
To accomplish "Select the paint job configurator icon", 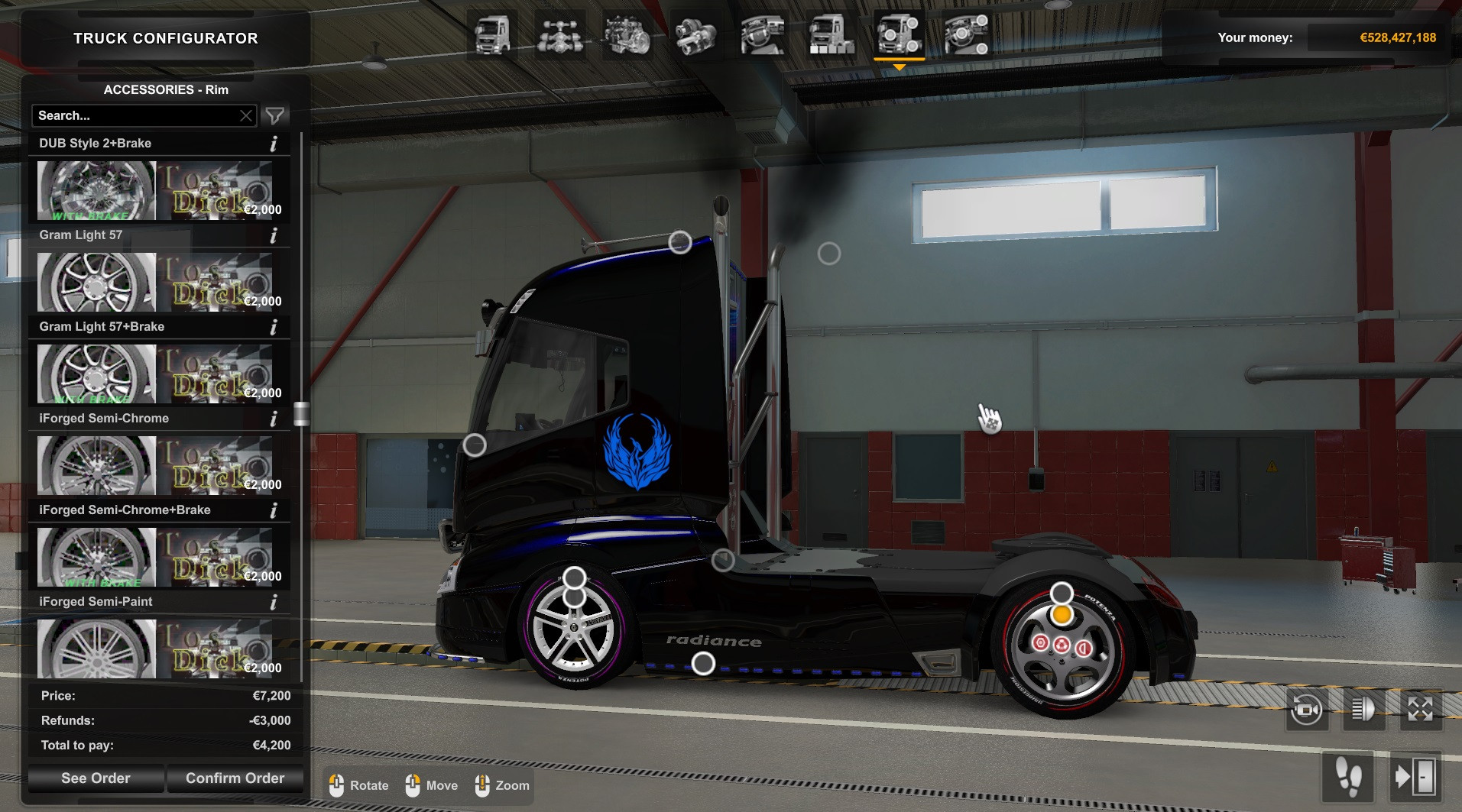I will pyautogui.click(x=829, y=34).
